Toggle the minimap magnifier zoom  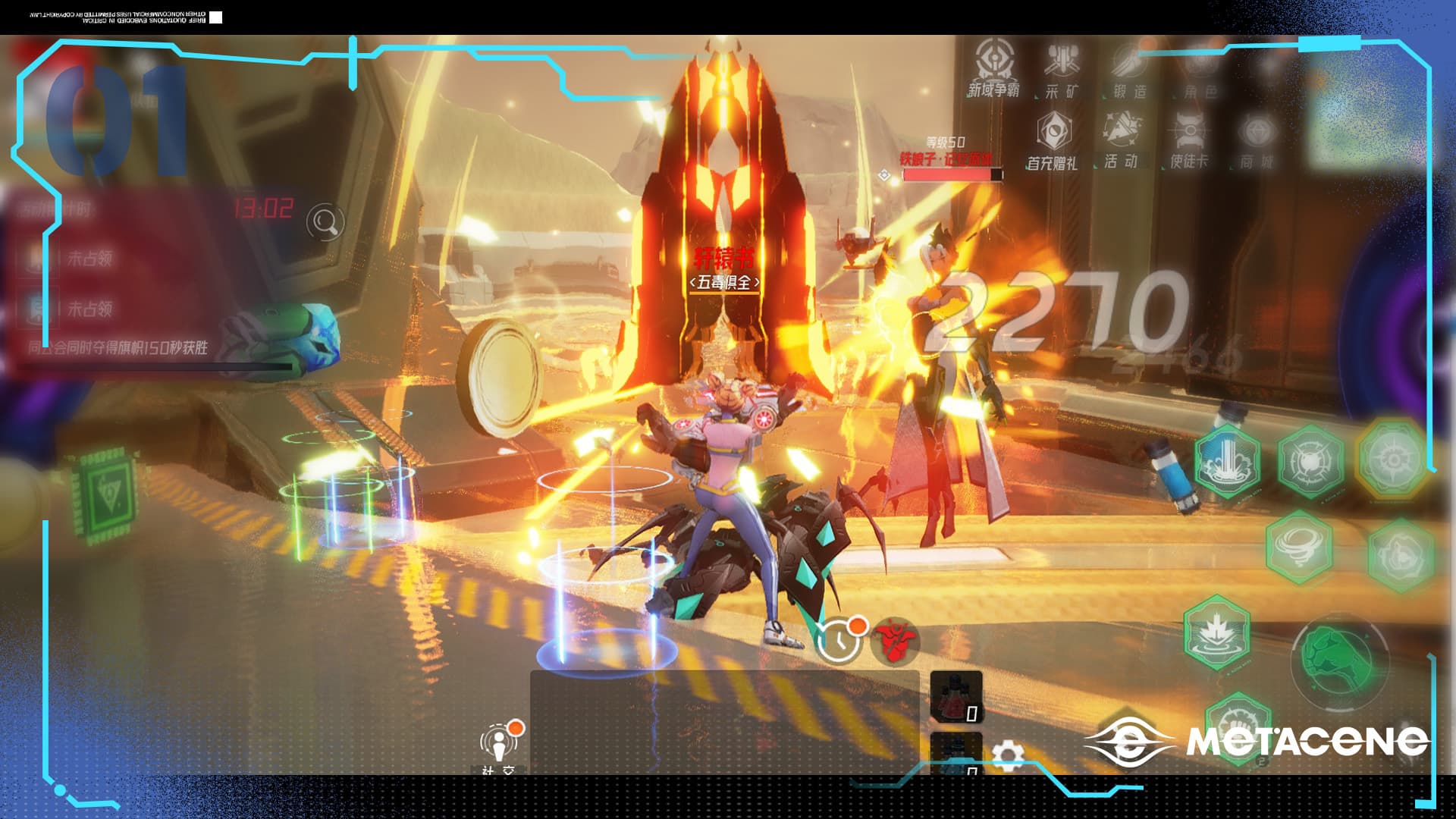[x=324, y=221]
